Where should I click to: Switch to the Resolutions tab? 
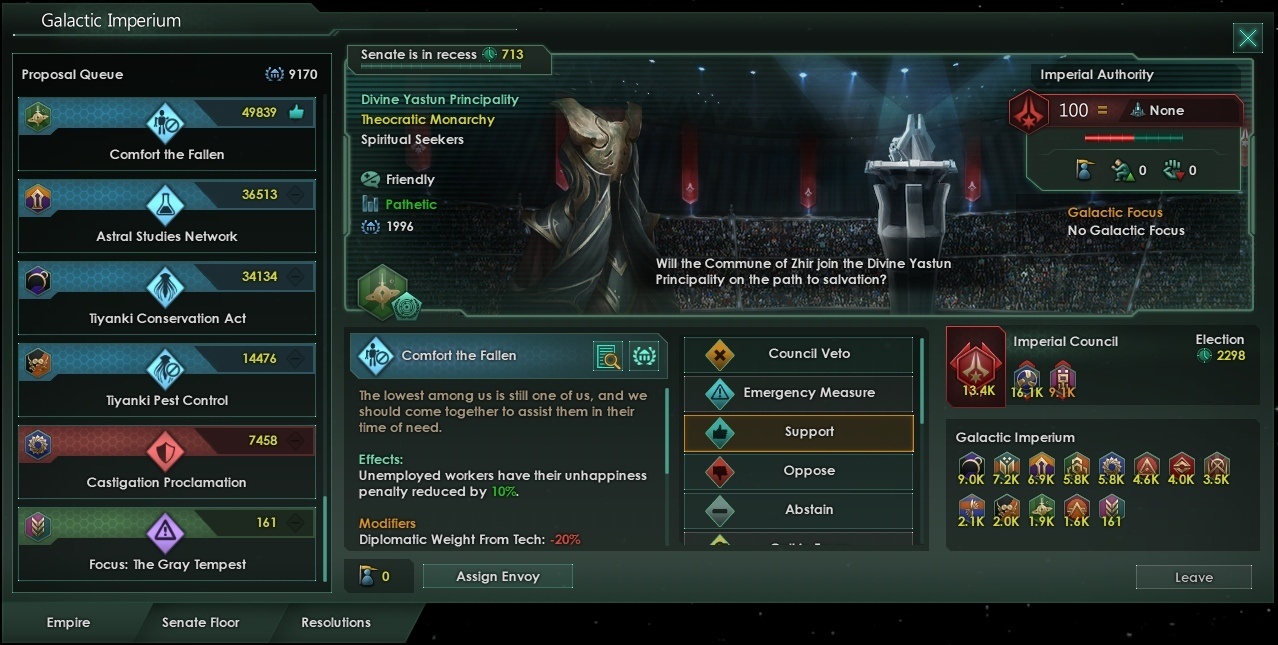click(336, 622)
